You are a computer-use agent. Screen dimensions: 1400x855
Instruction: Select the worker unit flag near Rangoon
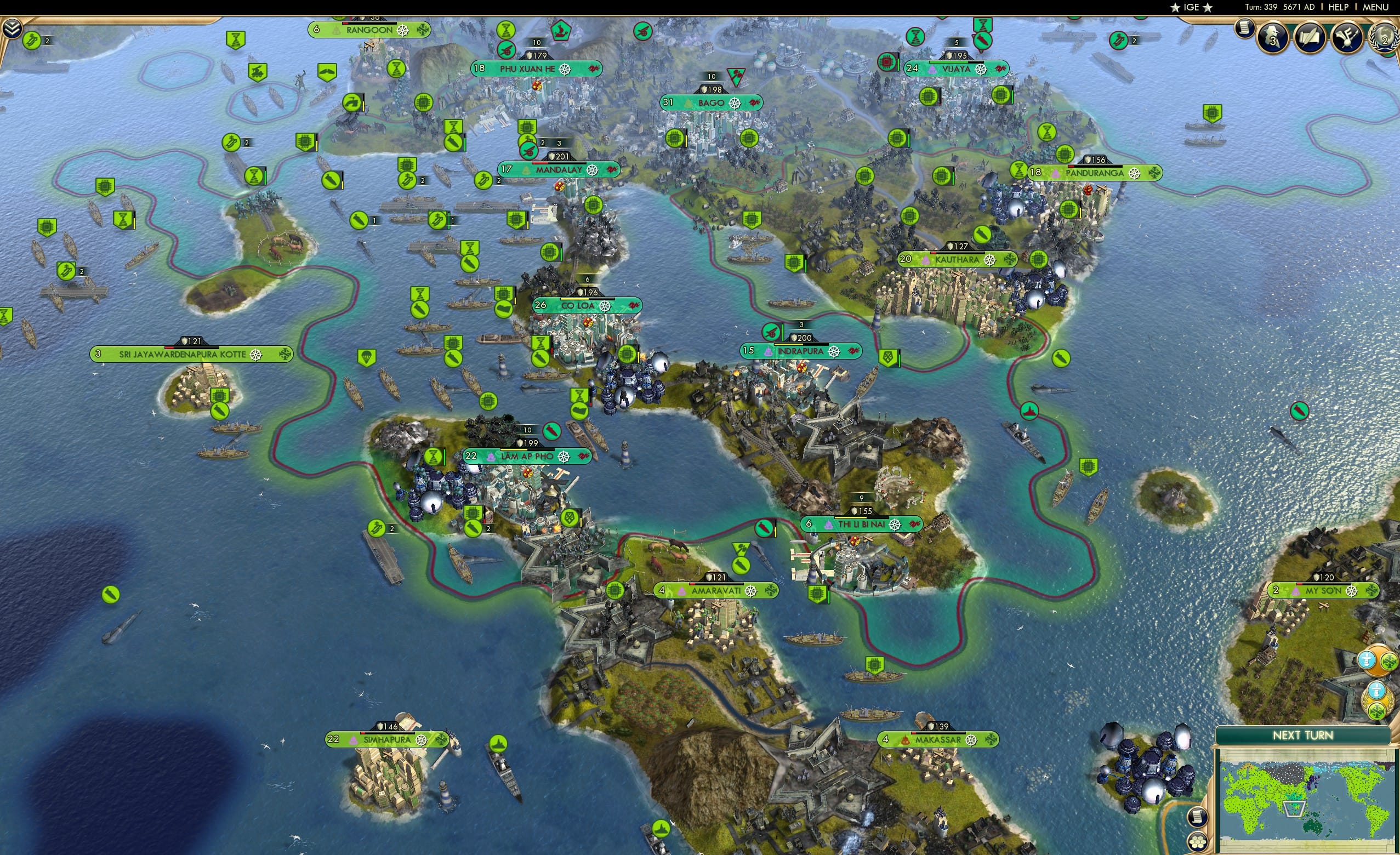(352, 104)
